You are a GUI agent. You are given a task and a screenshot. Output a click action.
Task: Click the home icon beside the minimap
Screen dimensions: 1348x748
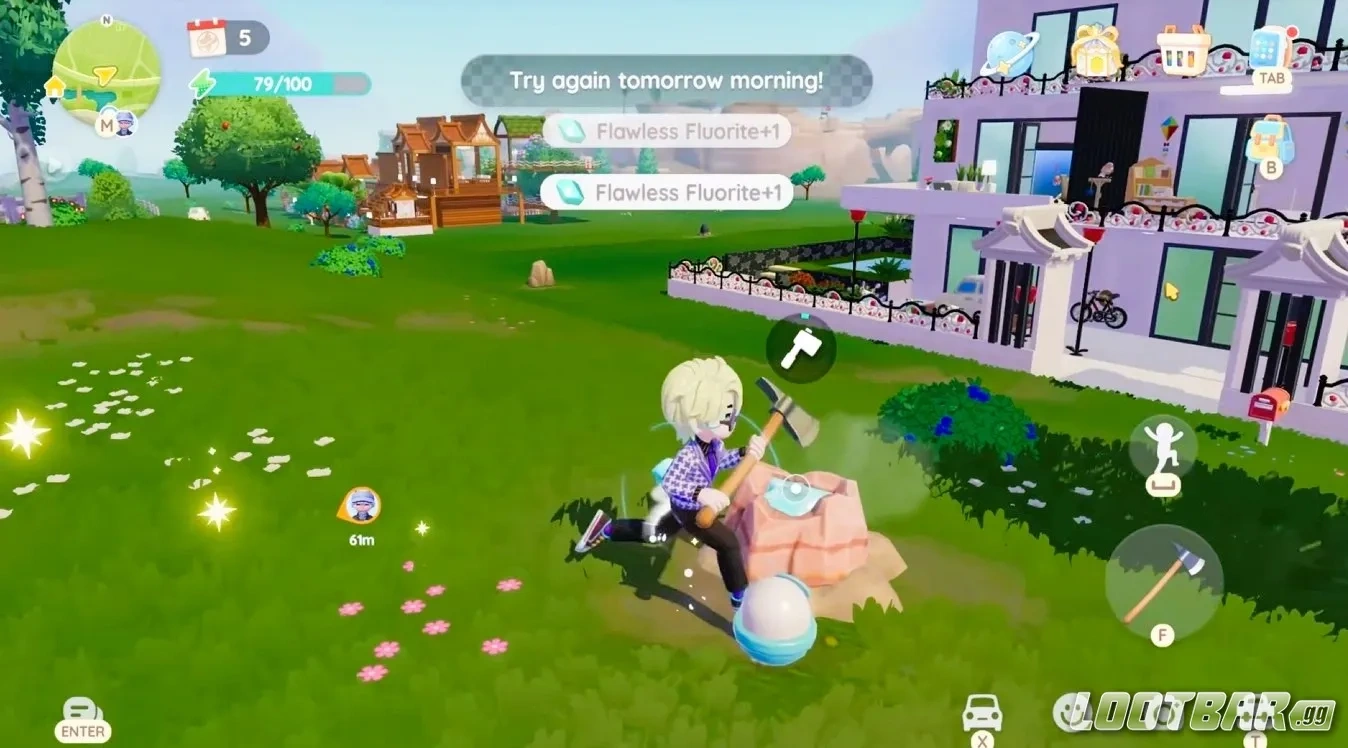(x=55, y=87)
